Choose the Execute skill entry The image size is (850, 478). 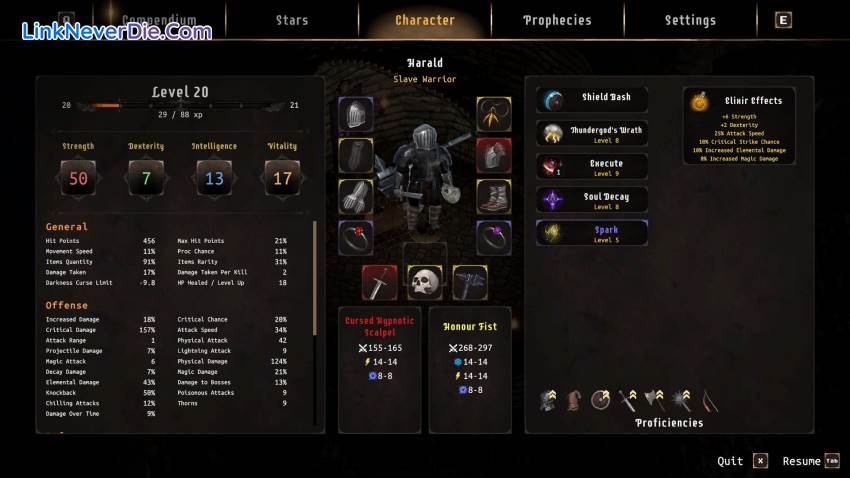[x=592, y=166]
